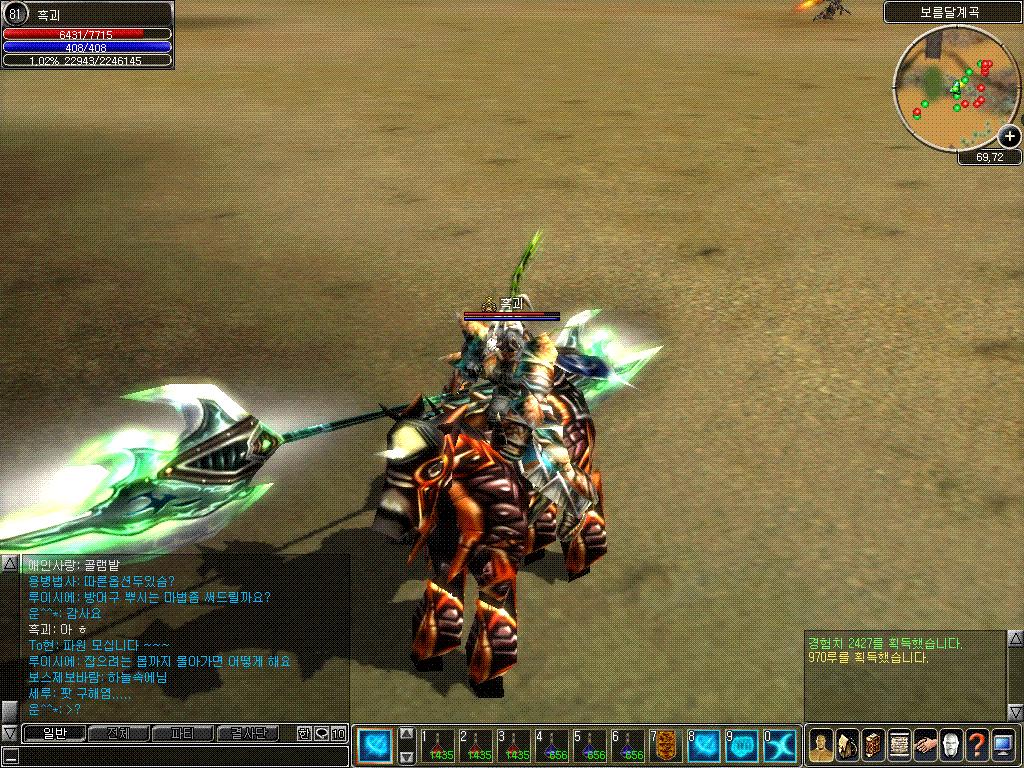Click the speech bubble chat option icon
Screen dimensions: 1024x768
pyautogui.click(x=321, y=734)
